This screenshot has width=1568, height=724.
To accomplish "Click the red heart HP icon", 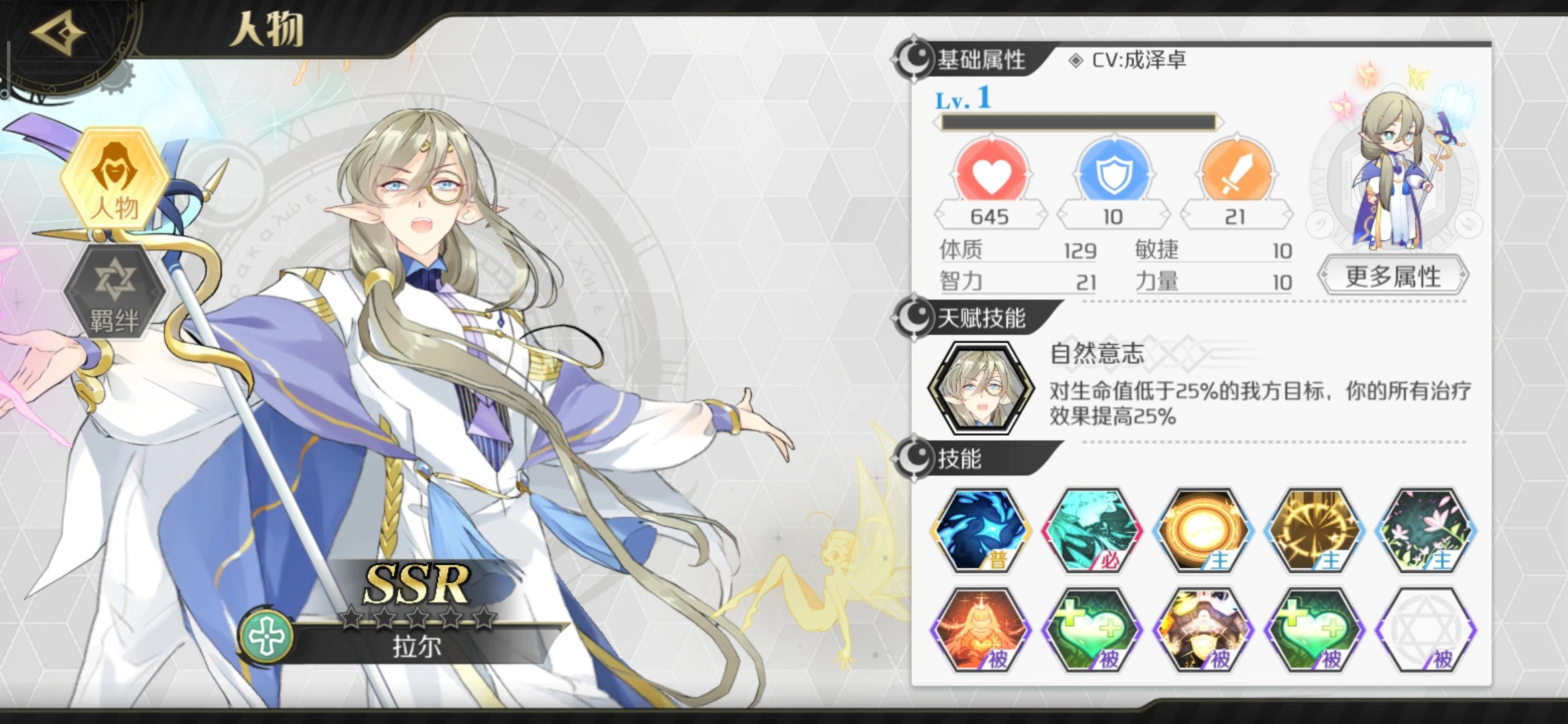I will [x=991, y=173].
